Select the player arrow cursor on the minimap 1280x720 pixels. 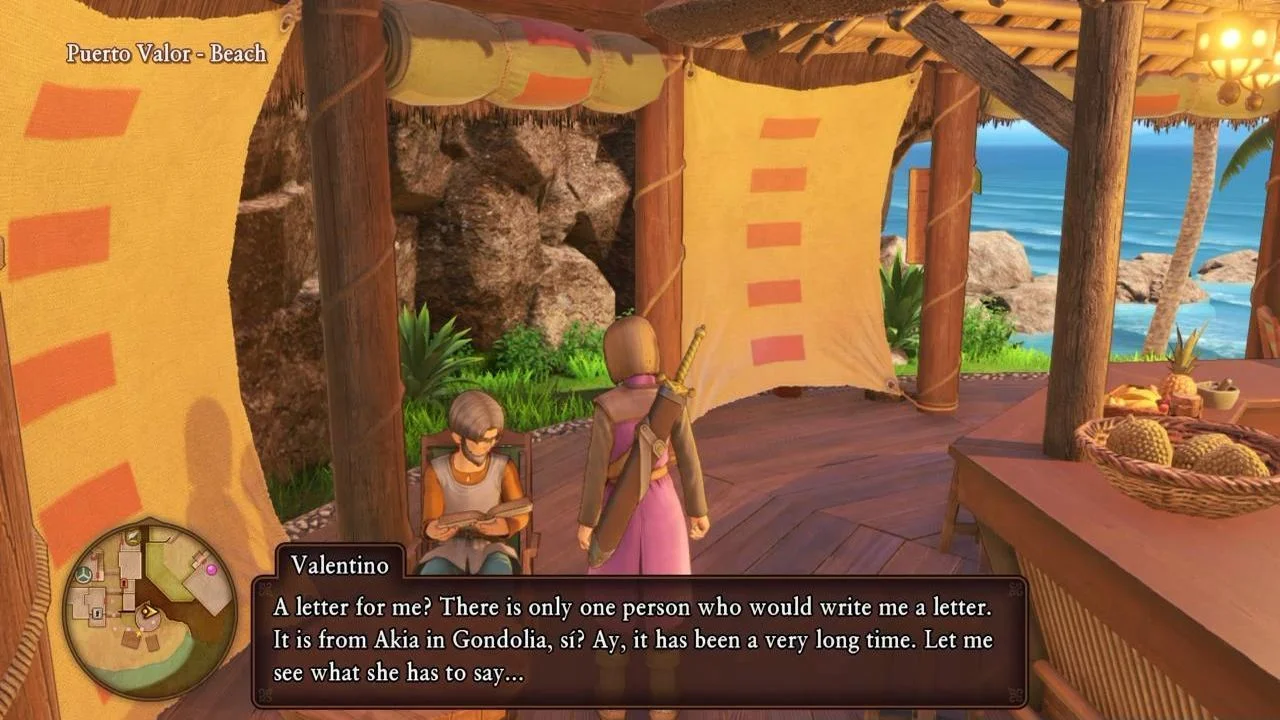148,612
